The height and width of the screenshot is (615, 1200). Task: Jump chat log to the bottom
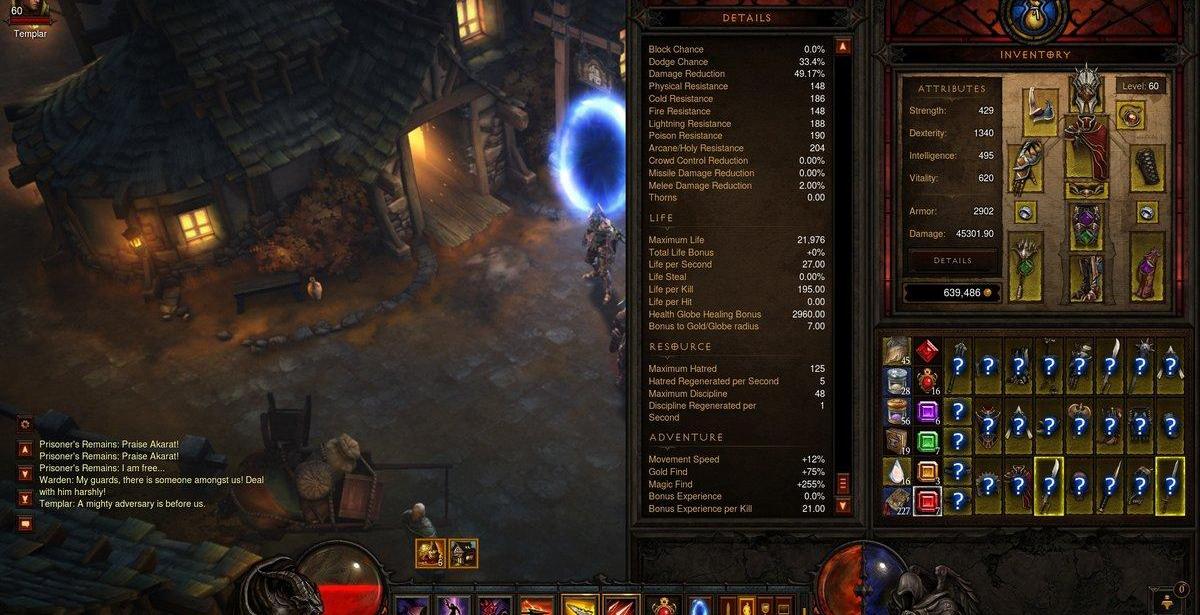point(25,498)
